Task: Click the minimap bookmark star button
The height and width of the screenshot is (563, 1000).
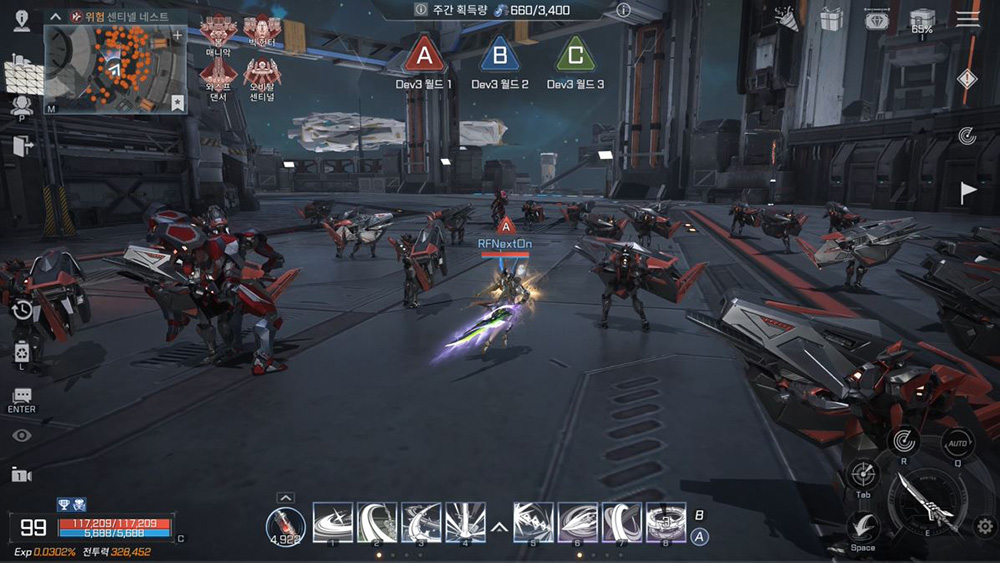Action: click(x=177, y=102)
